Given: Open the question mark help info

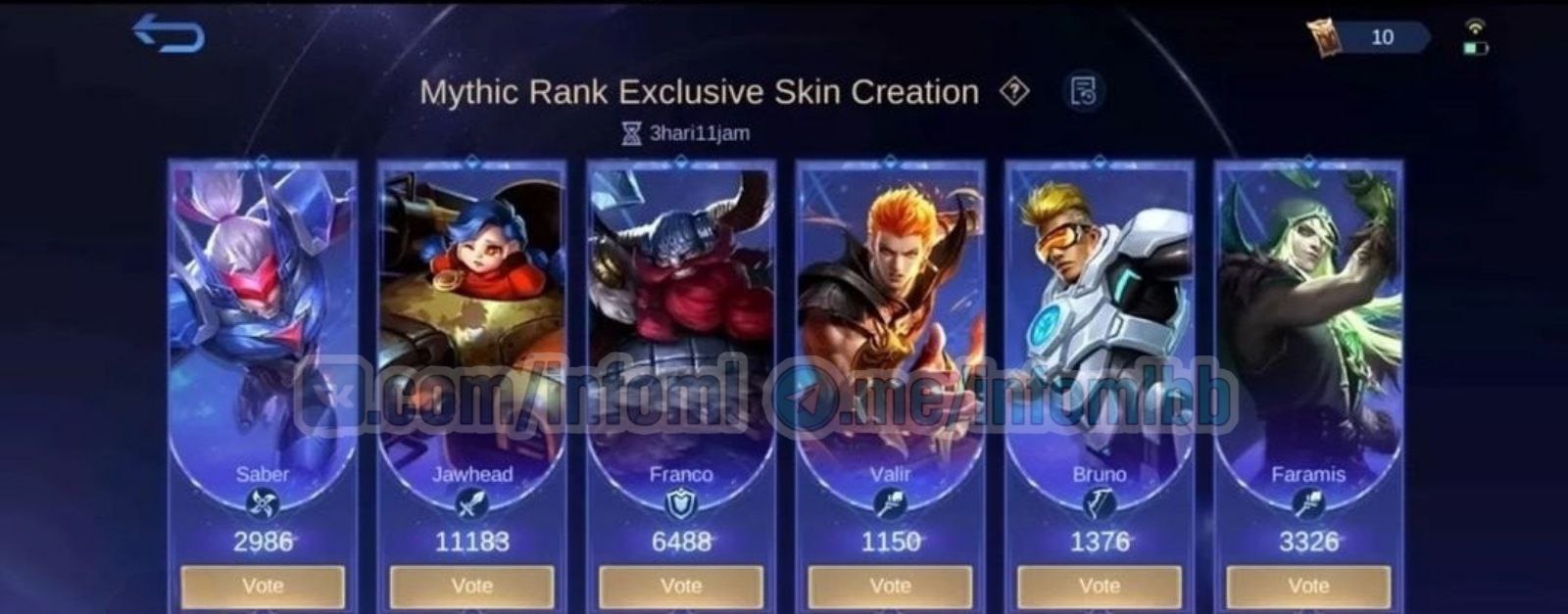Looking at the screenshot, I should (x=1014, y=92).
